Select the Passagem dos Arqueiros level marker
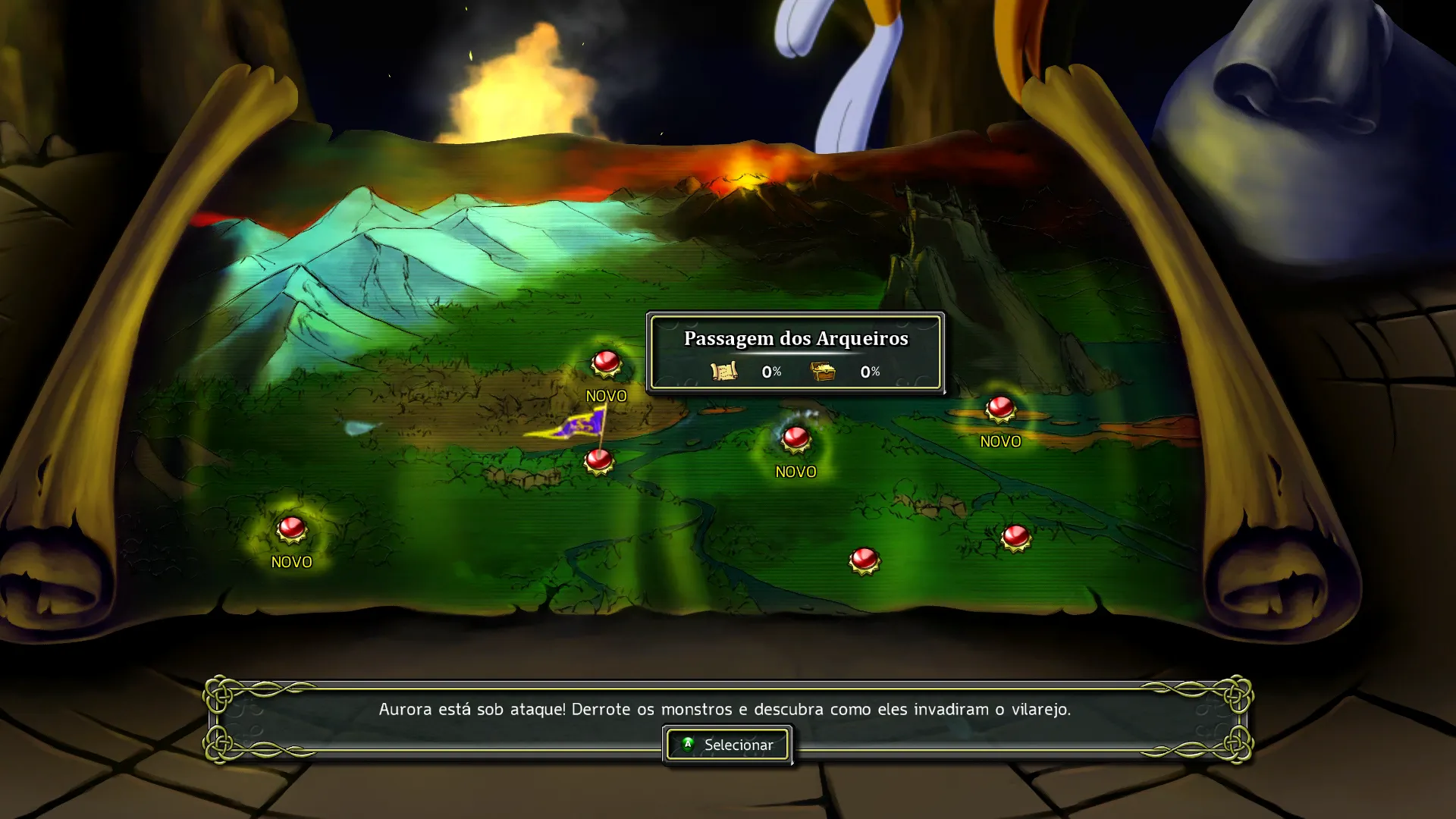 coord(795,438)
